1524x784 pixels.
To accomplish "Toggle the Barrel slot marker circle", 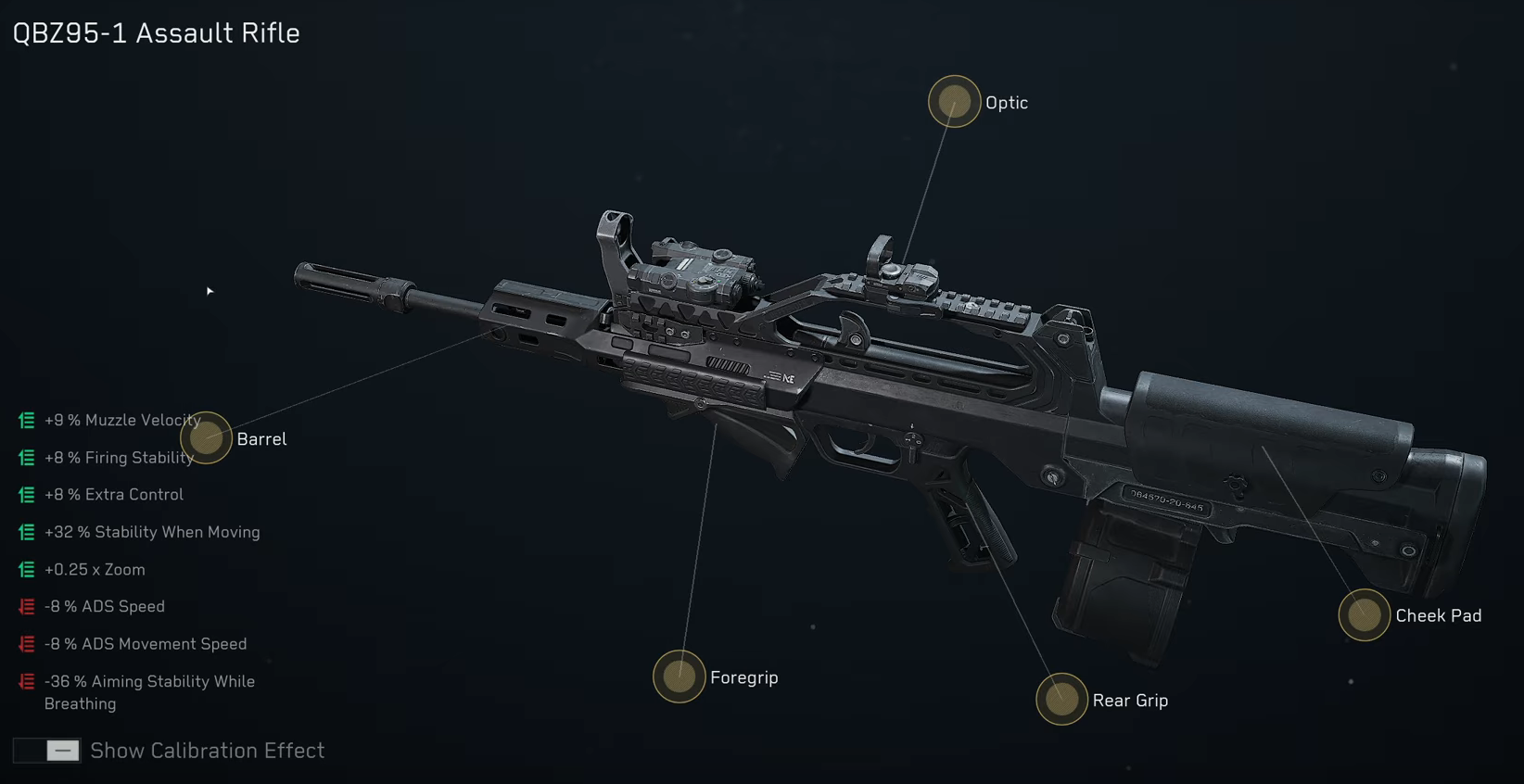I will (x=206, y=438).
